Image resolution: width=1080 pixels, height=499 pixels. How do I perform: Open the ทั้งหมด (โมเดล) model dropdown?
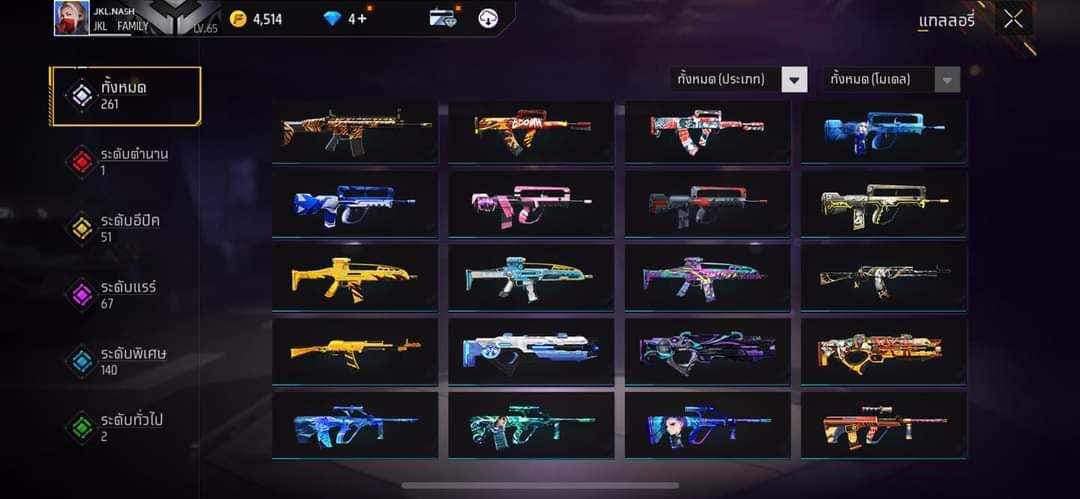[x=891, y=79]
